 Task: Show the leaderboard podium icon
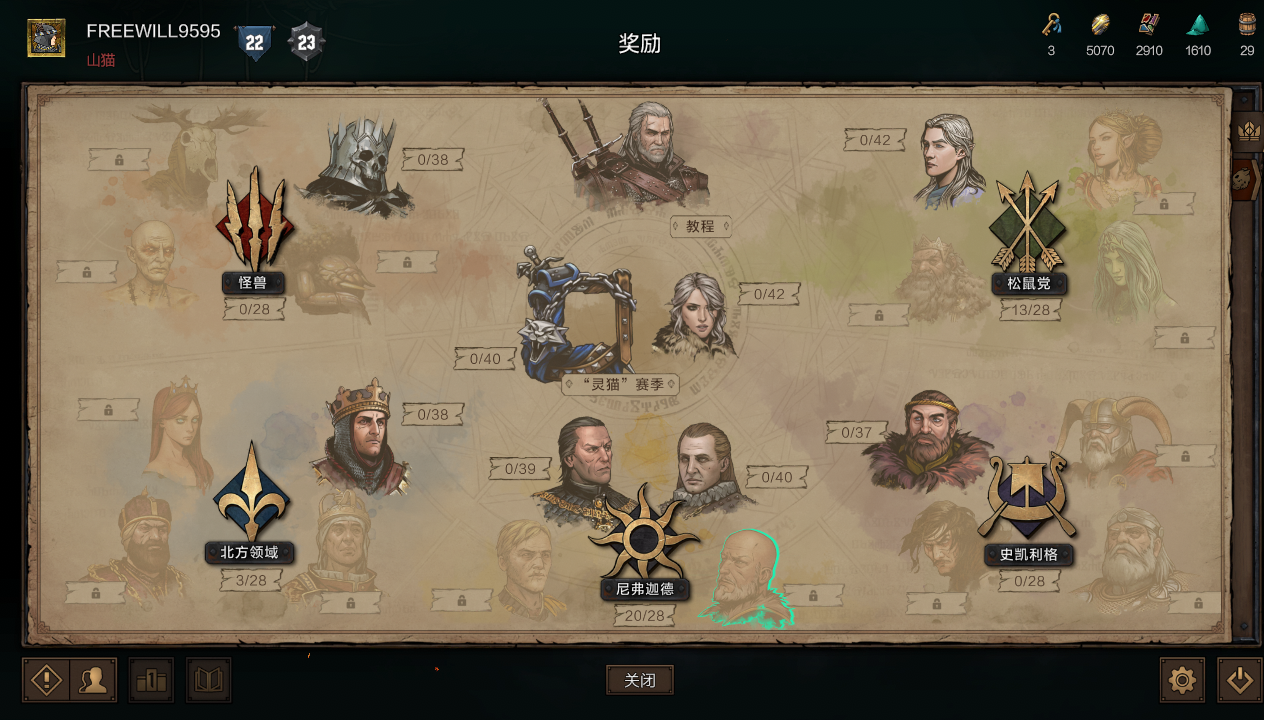[x=151, y=680]
